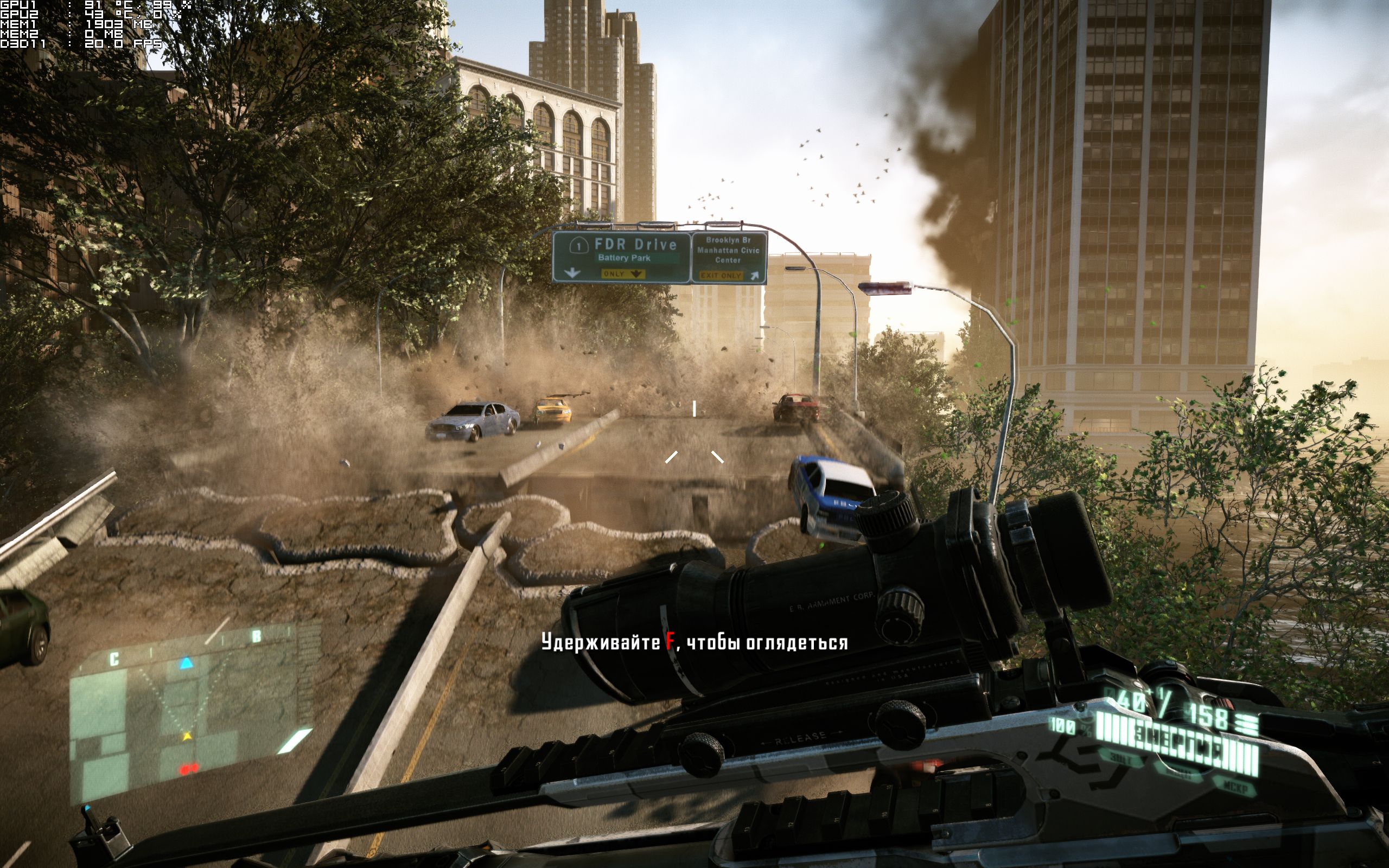The width and height of the screenshot is (1389, 868).
Task: Click the yellow player arrow on minimap
Action: [x=187, y=736]
